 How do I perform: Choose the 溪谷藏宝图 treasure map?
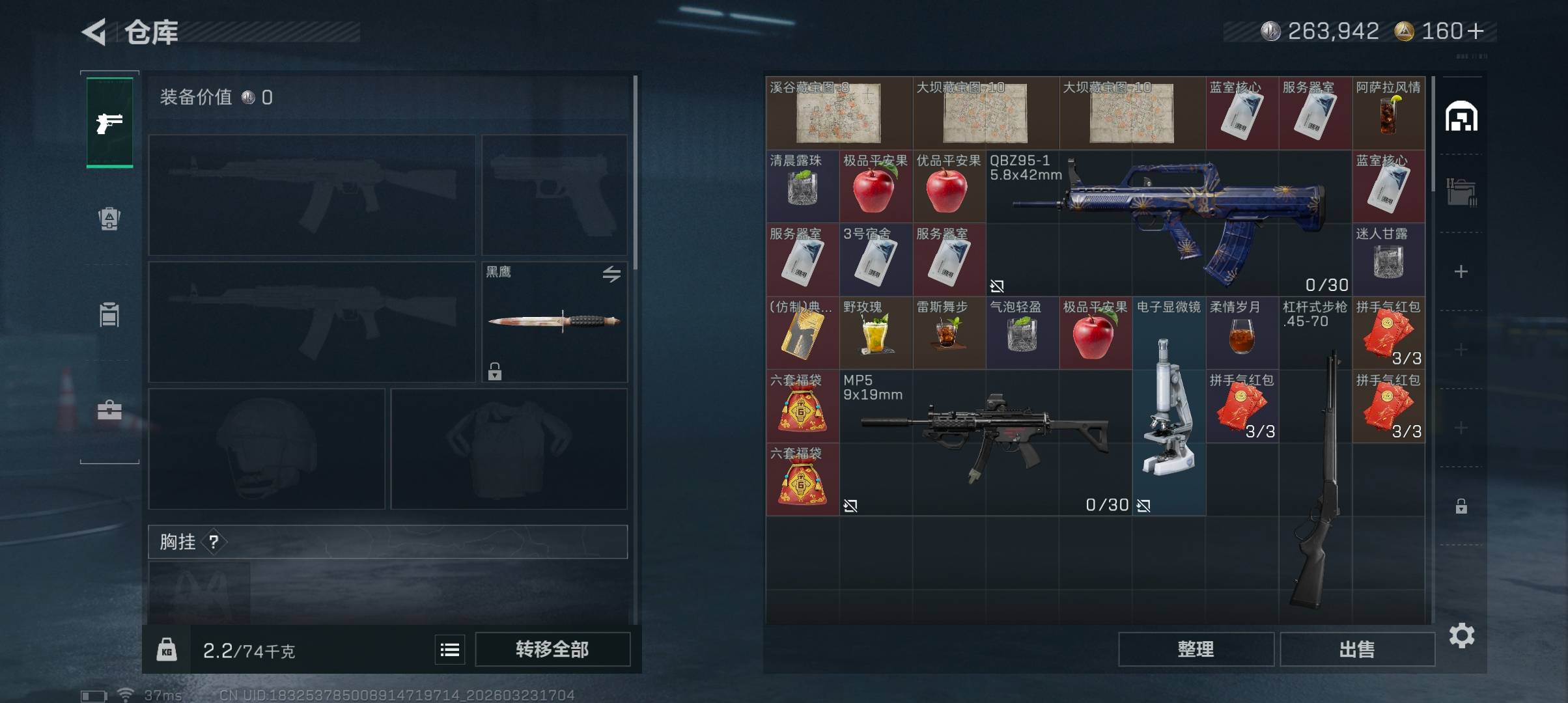839,113
